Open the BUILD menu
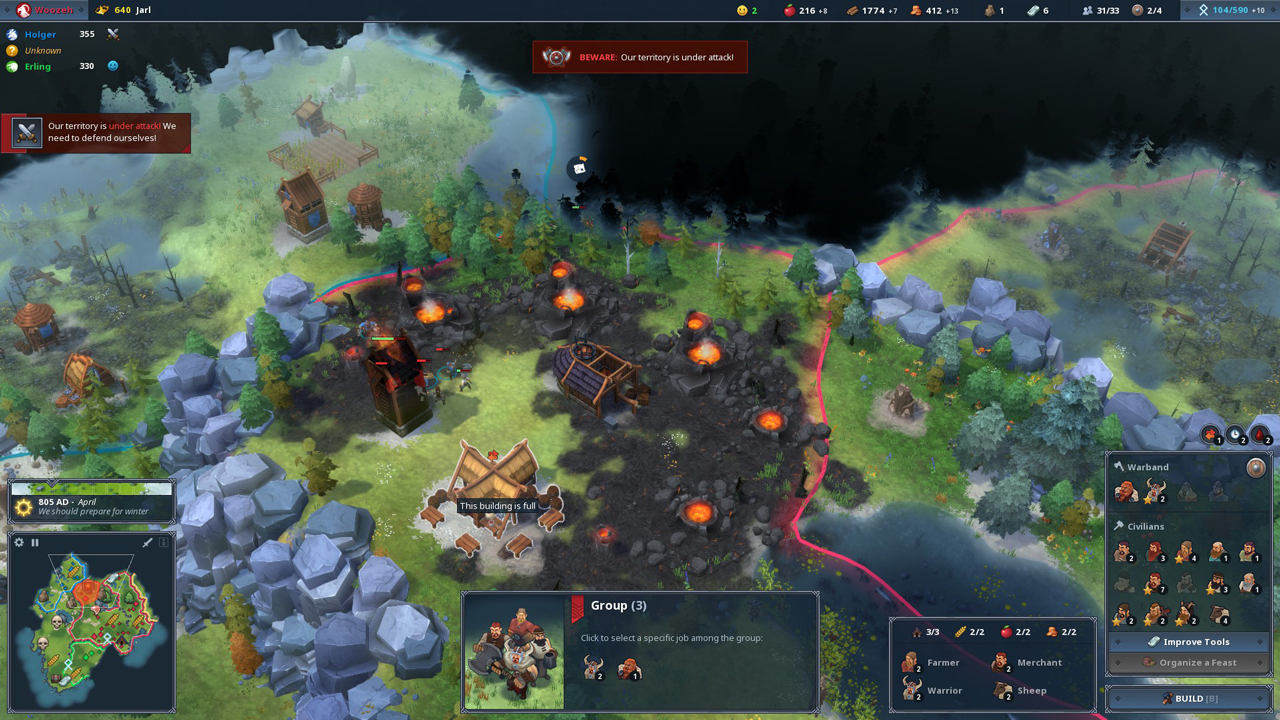This screenshot has width=1280, height=720. click(1188, 698)
